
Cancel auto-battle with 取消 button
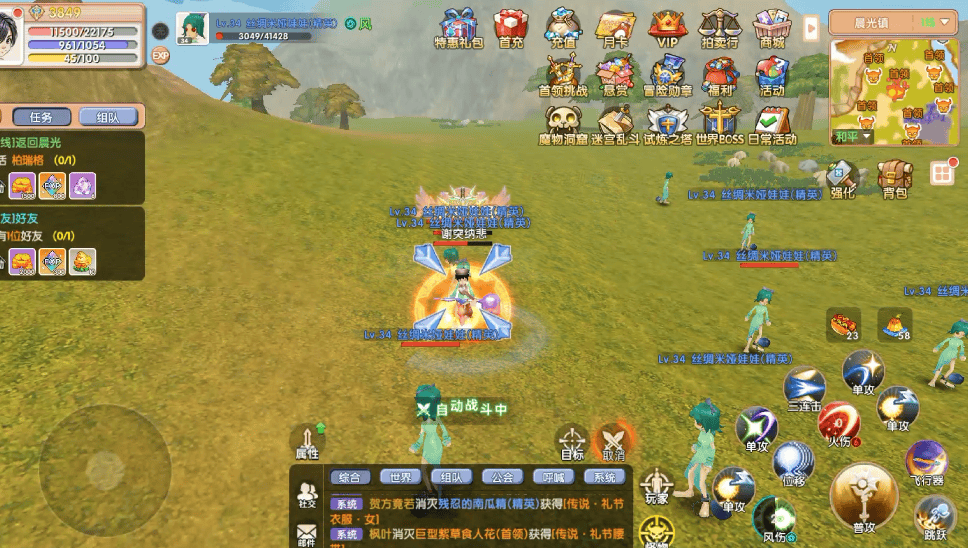point(613,441)
